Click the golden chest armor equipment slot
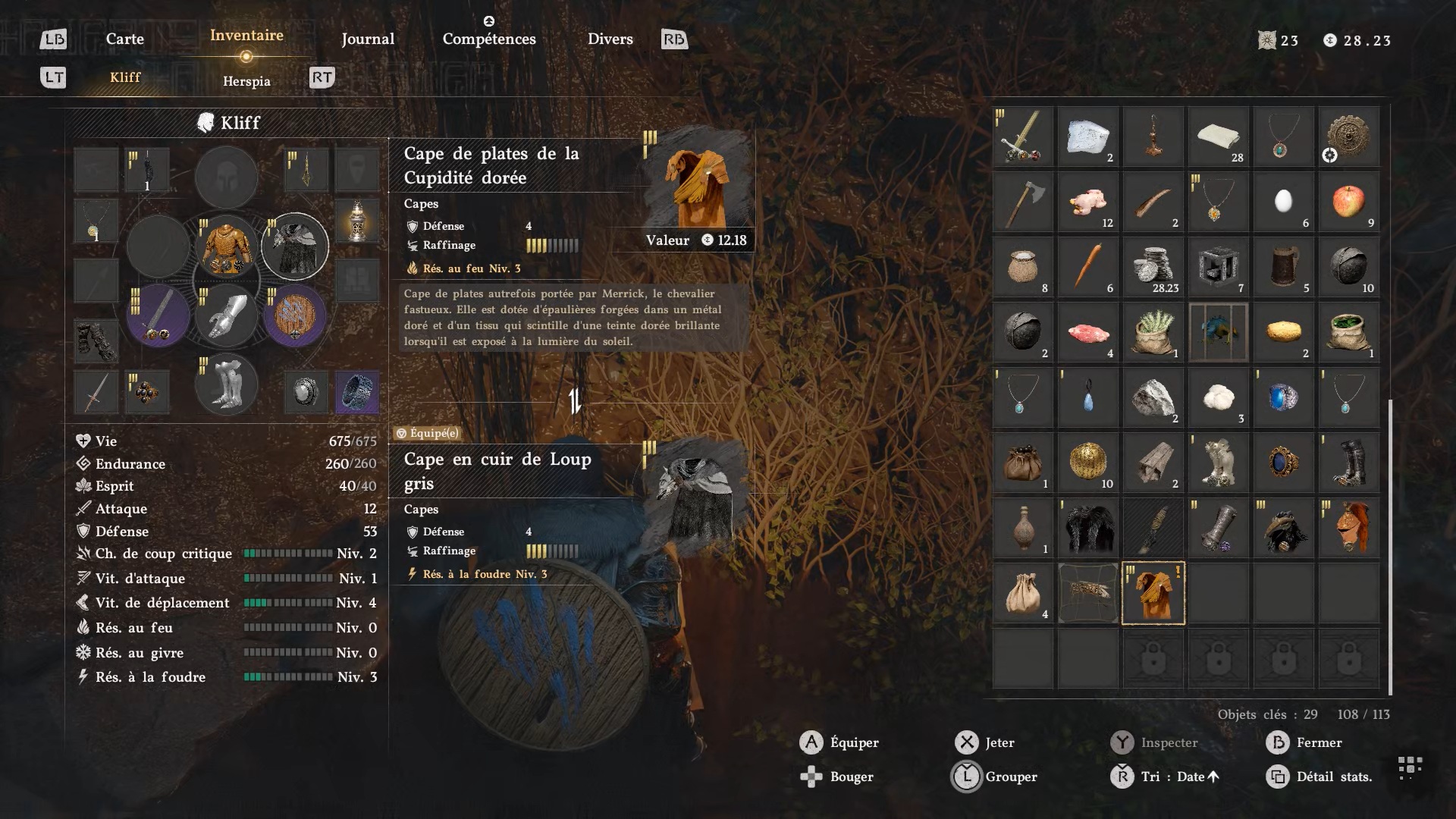Screen dimensions: 1456x819 [226, 246]
